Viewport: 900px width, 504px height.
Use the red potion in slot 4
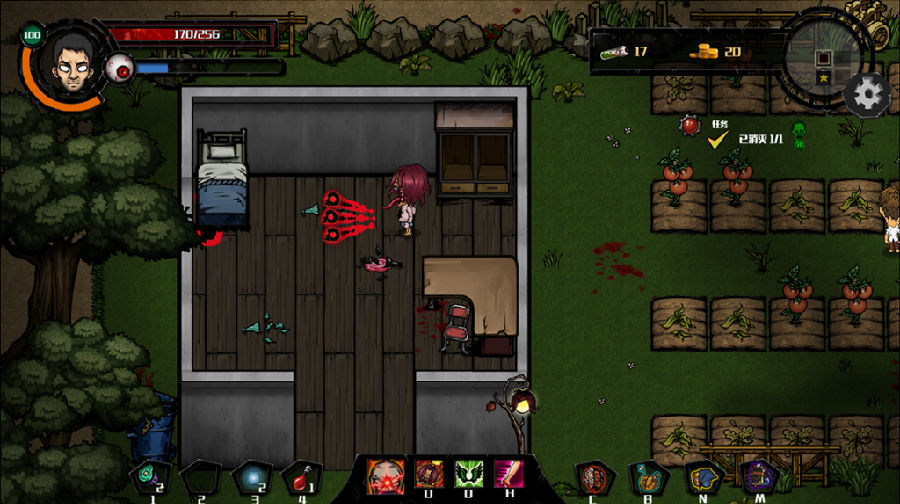(x=300, y=477)
